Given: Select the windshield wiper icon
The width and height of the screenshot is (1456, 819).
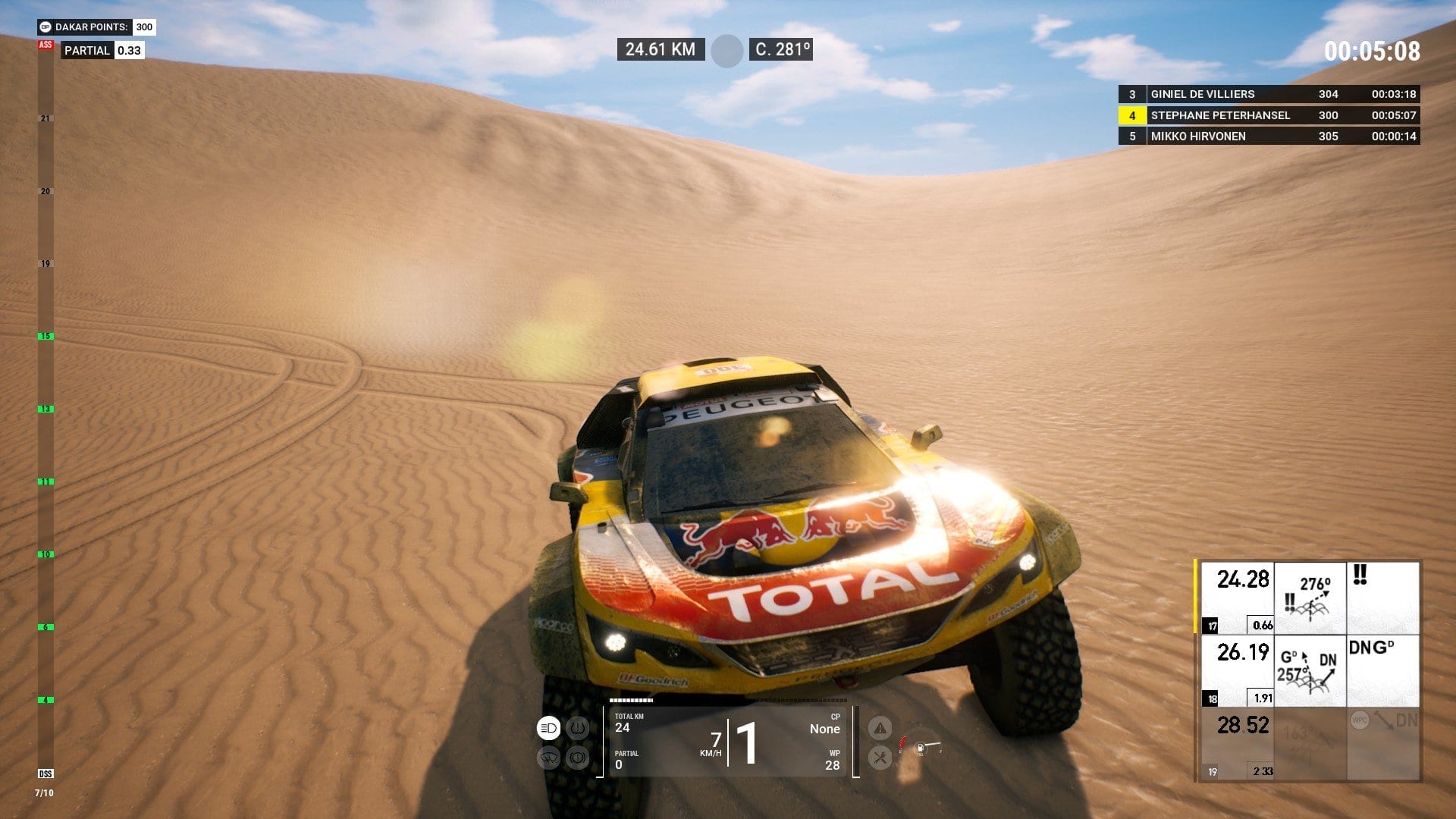Looking at the screenshot, I should (x=548, y=758).
